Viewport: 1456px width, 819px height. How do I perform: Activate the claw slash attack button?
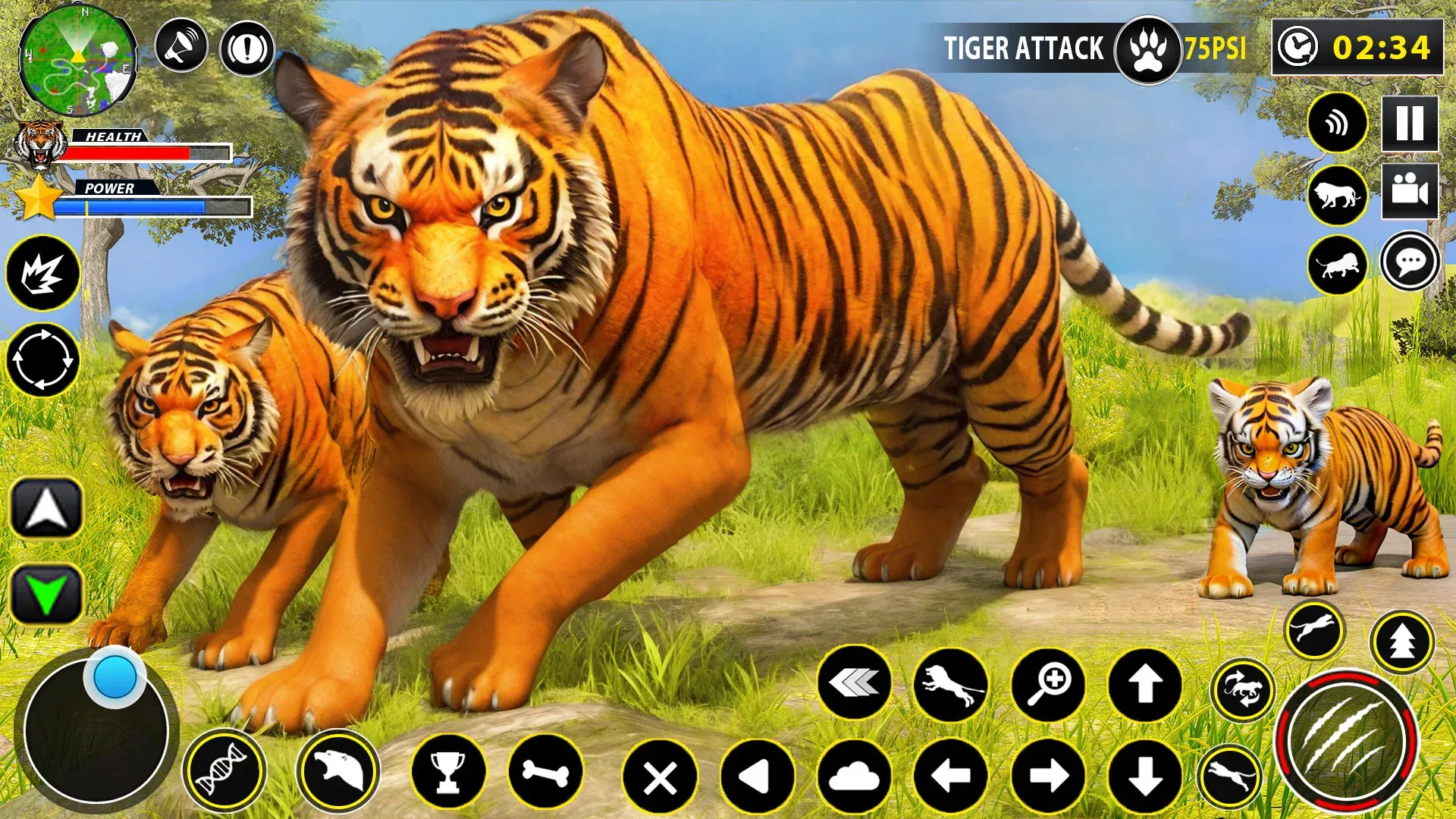pyautogui.click(x=1346, y=742)
